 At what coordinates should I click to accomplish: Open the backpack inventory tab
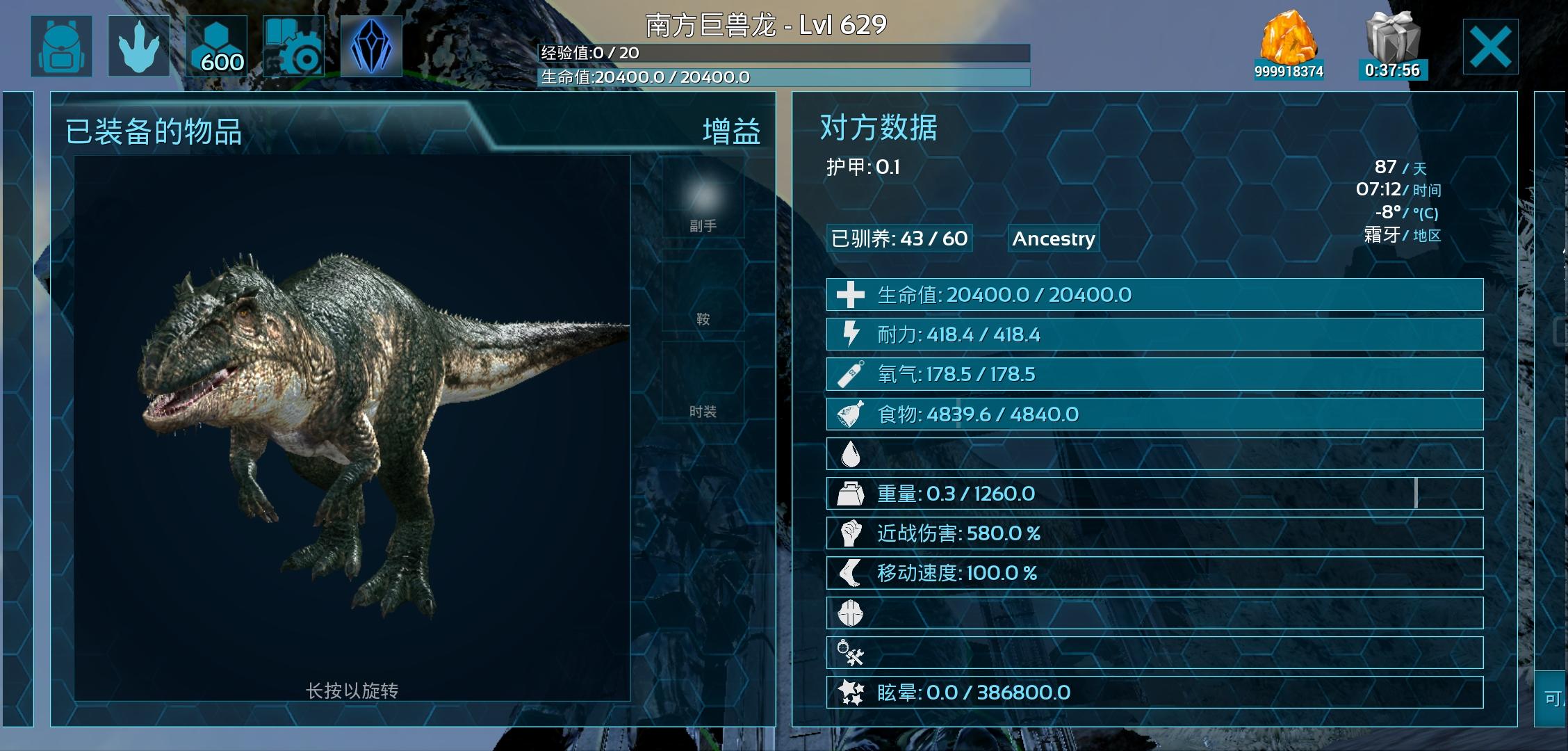point(61,46)
